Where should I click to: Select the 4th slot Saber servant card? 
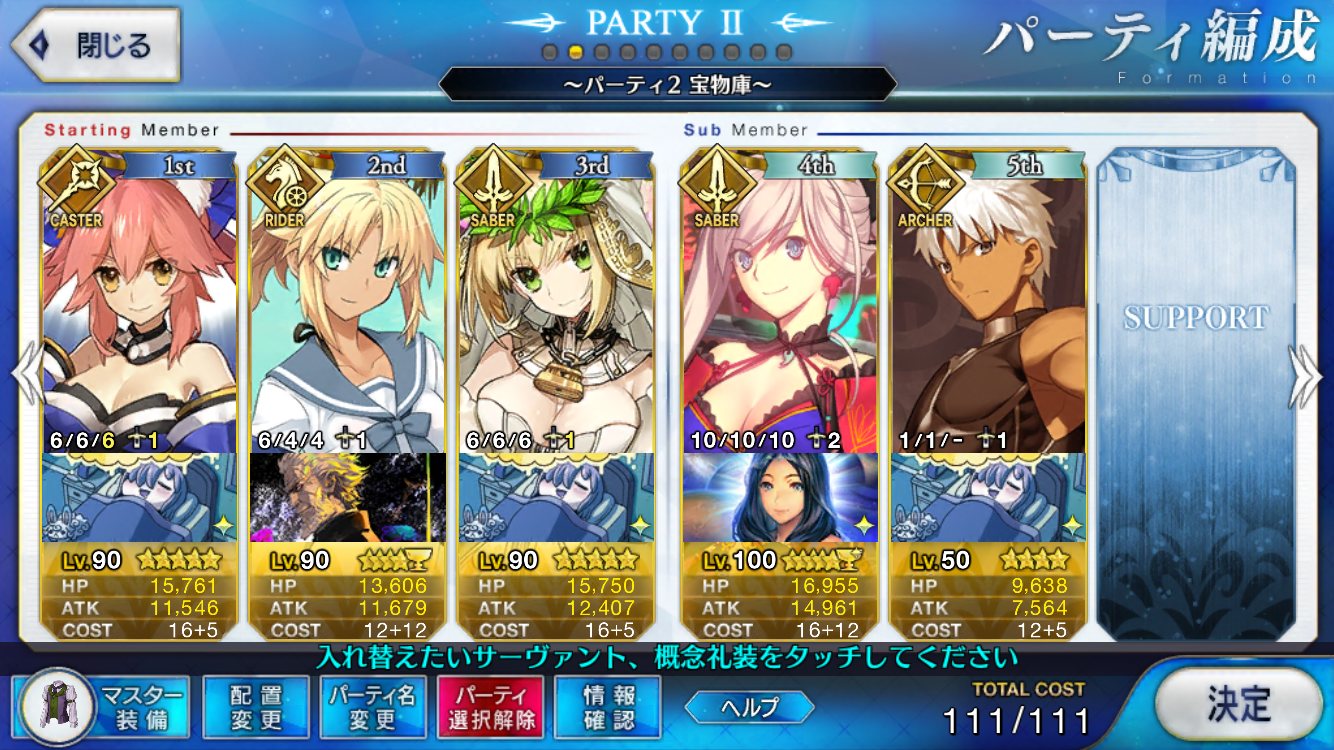coord(779,310)
